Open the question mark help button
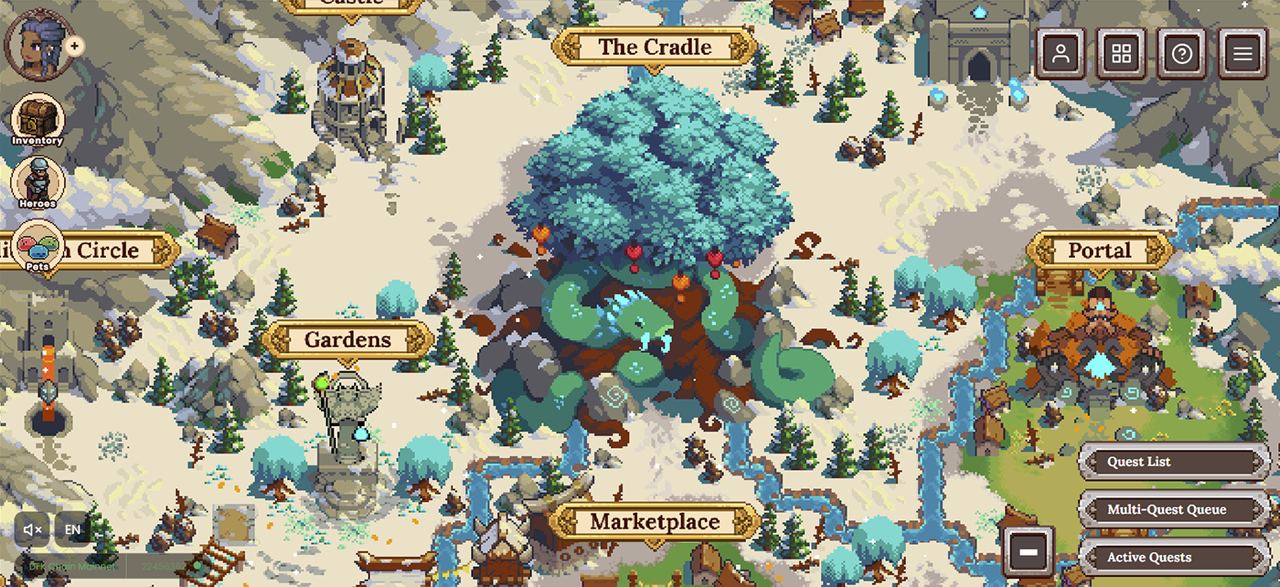This screenshot has width=1280, height=587. pos(1182,53)
